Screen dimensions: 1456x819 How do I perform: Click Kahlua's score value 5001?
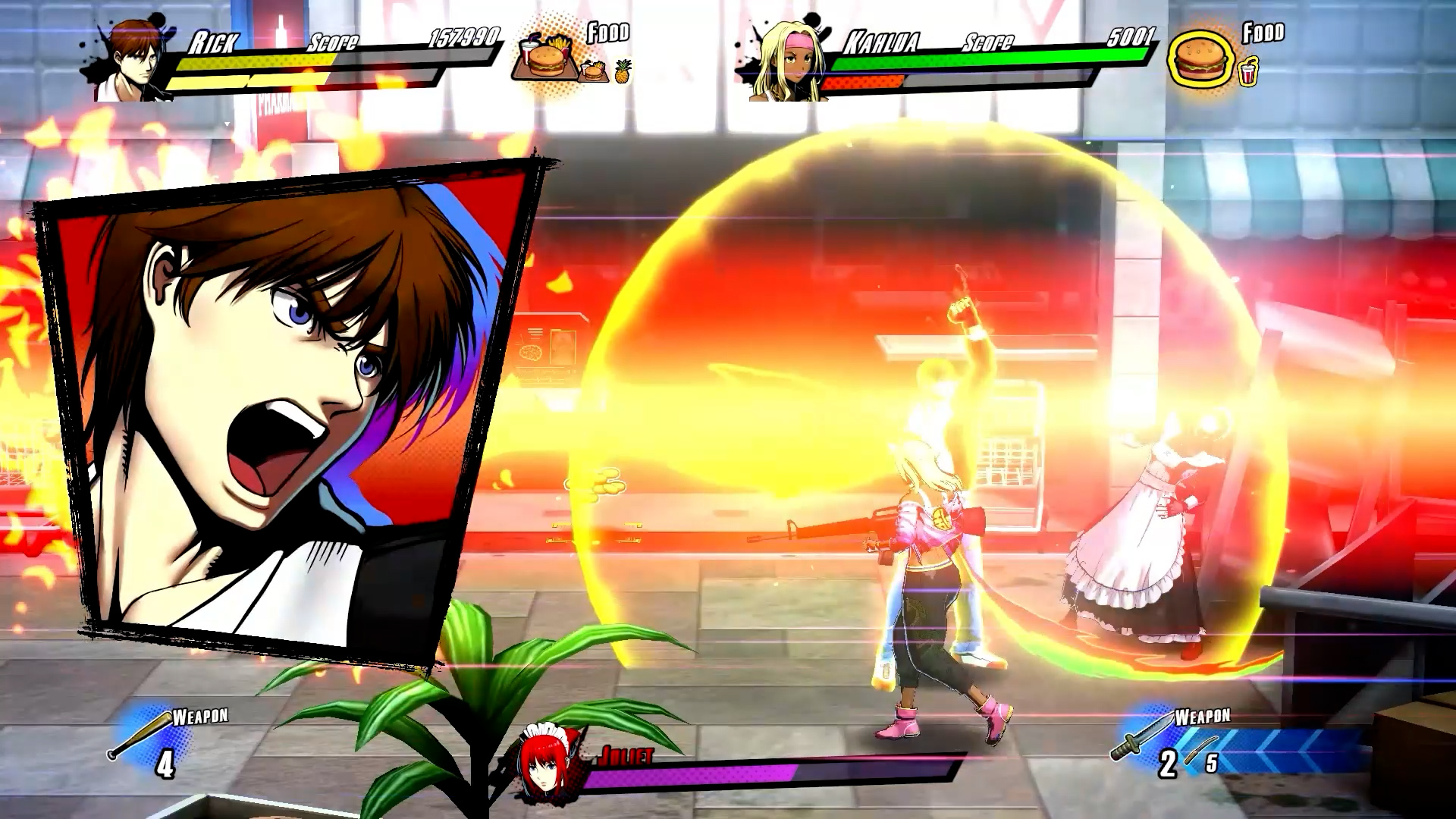[x=1131, y=36]
